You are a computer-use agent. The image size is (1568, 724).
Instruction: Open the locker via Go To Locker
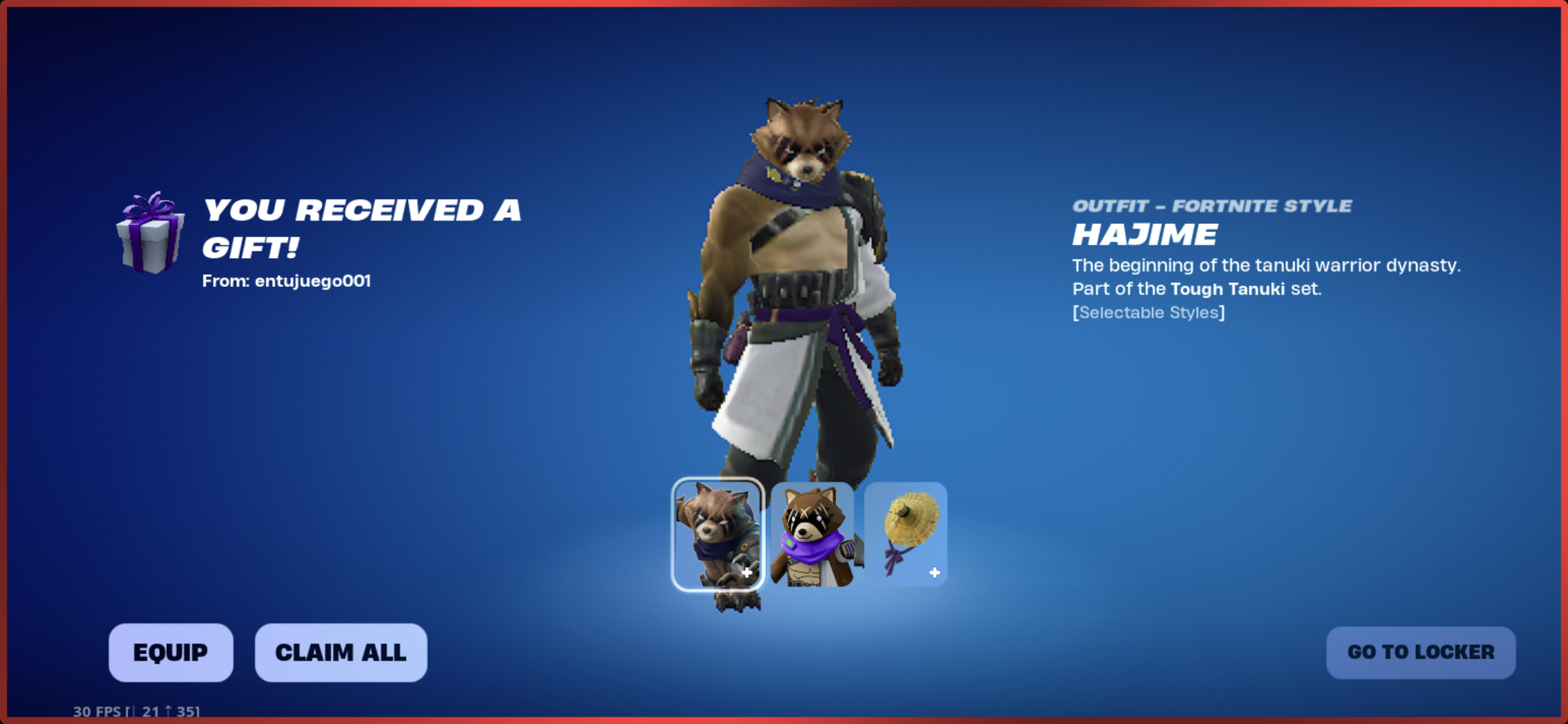1421,652
